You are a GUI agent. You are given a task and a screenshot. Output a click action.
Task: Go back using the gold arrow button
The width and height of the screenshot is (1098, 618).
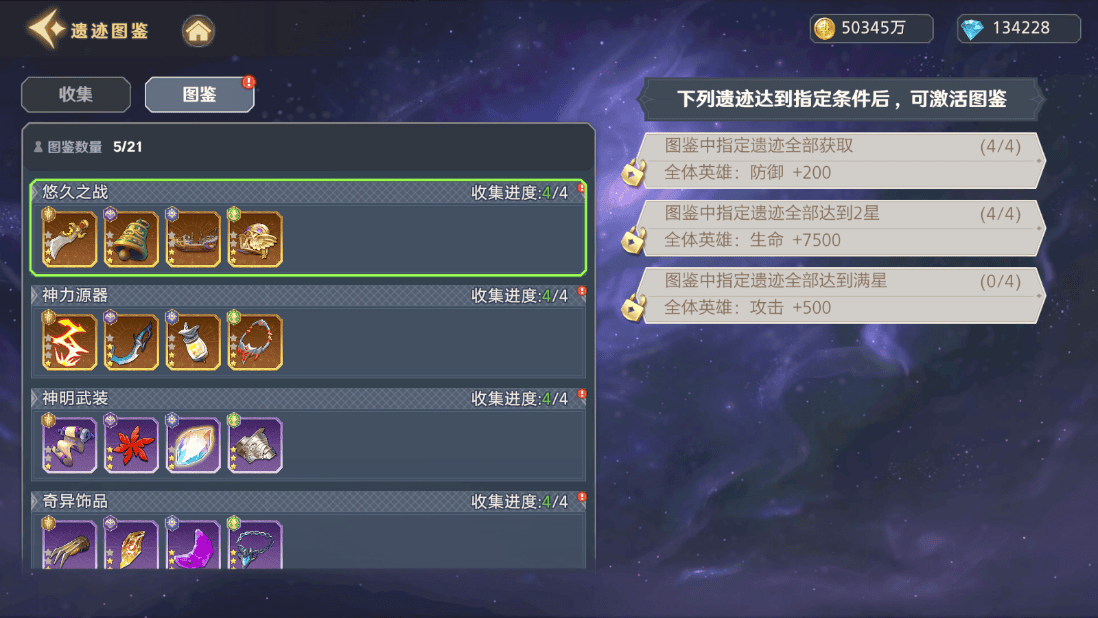click(x=46, y=30)
